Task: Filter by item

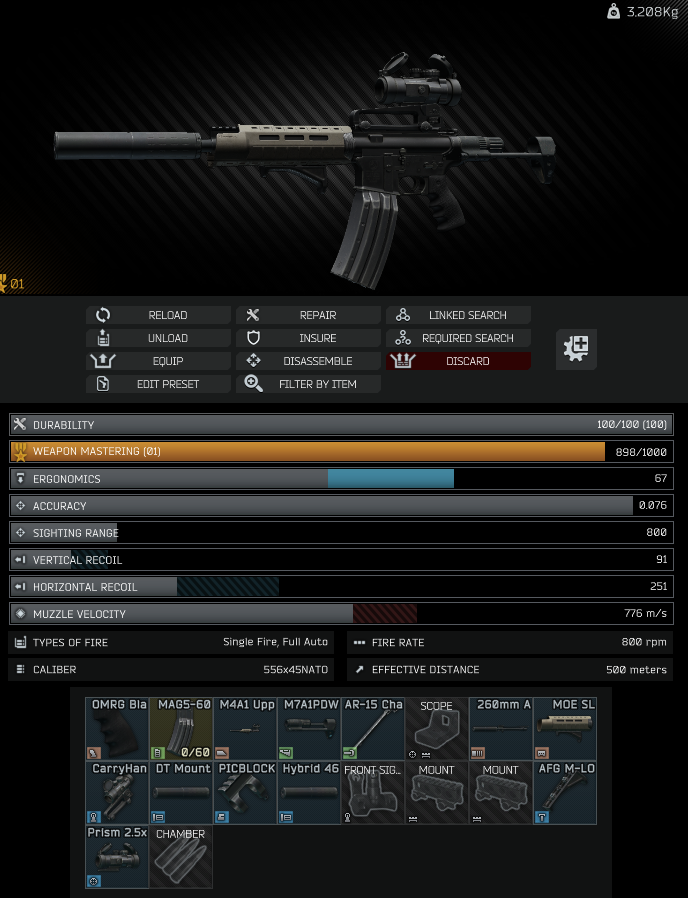Action: click(x=308, y=384)
